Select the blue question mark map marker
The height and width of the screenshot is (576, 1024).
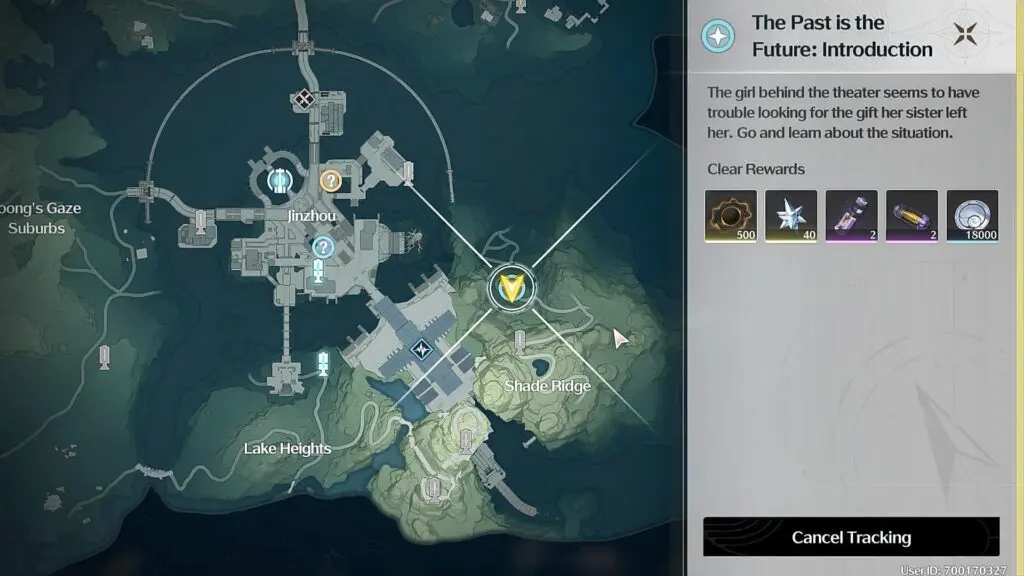coord(323,247)
